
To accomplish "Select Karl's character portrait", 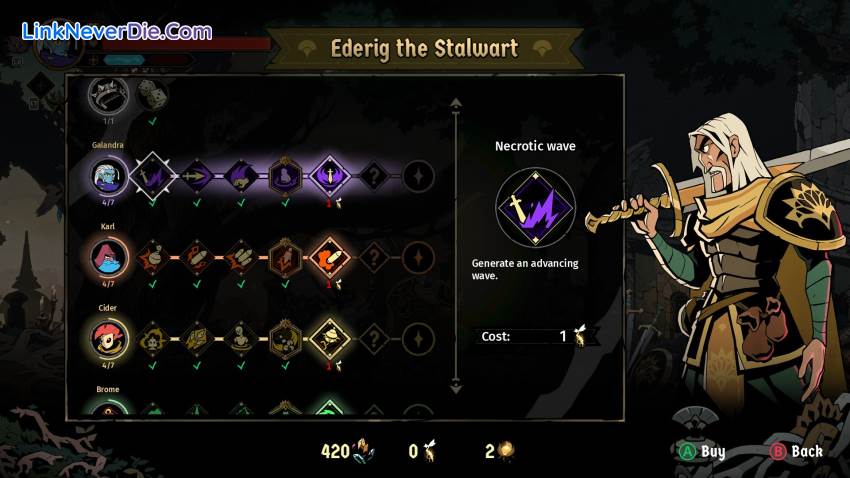I will (x=107, y=257).
